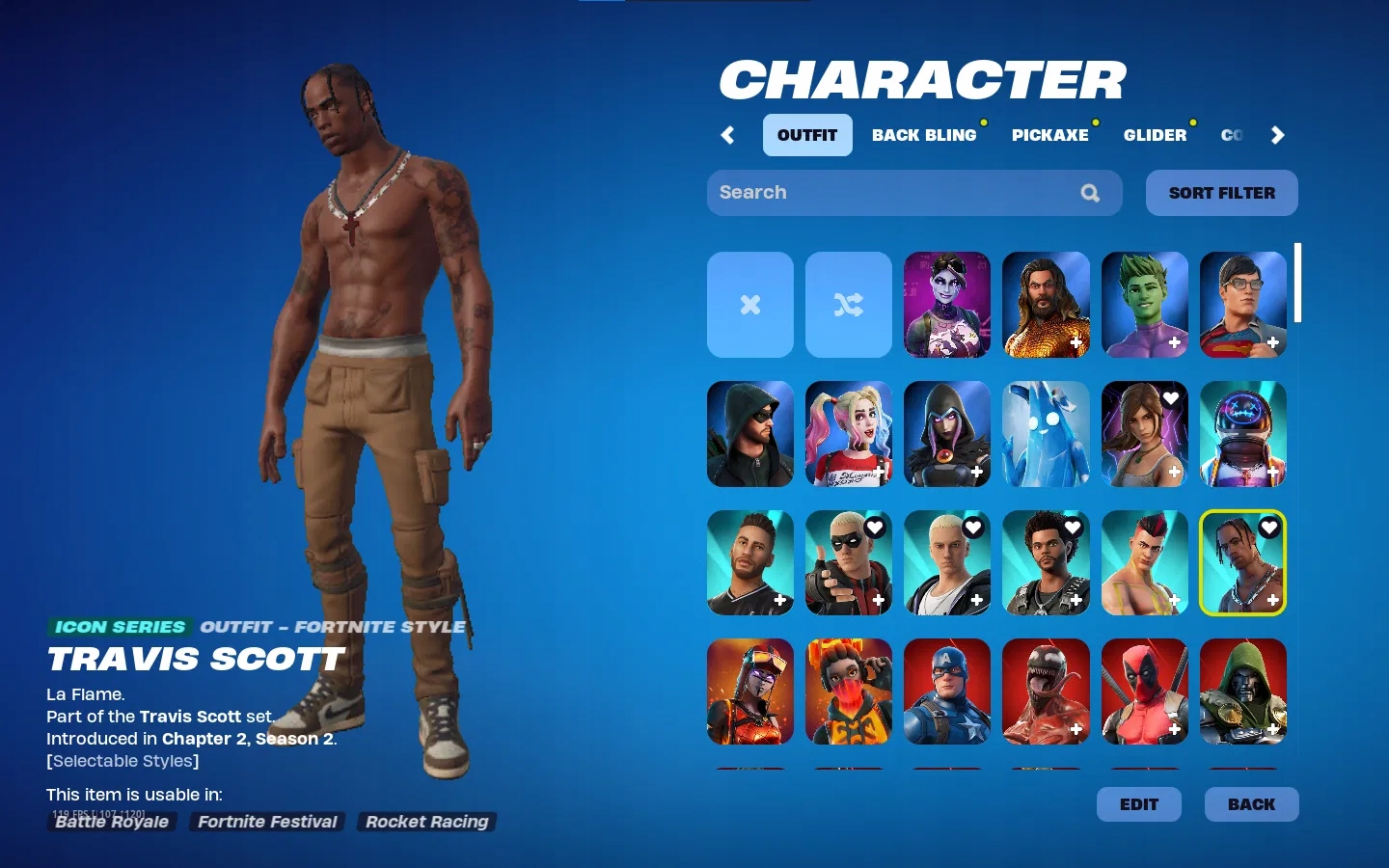Viewport: 1389px width, 868px height.
Task: Select the Harley Quinn outfit
Action: click(848, 433)
